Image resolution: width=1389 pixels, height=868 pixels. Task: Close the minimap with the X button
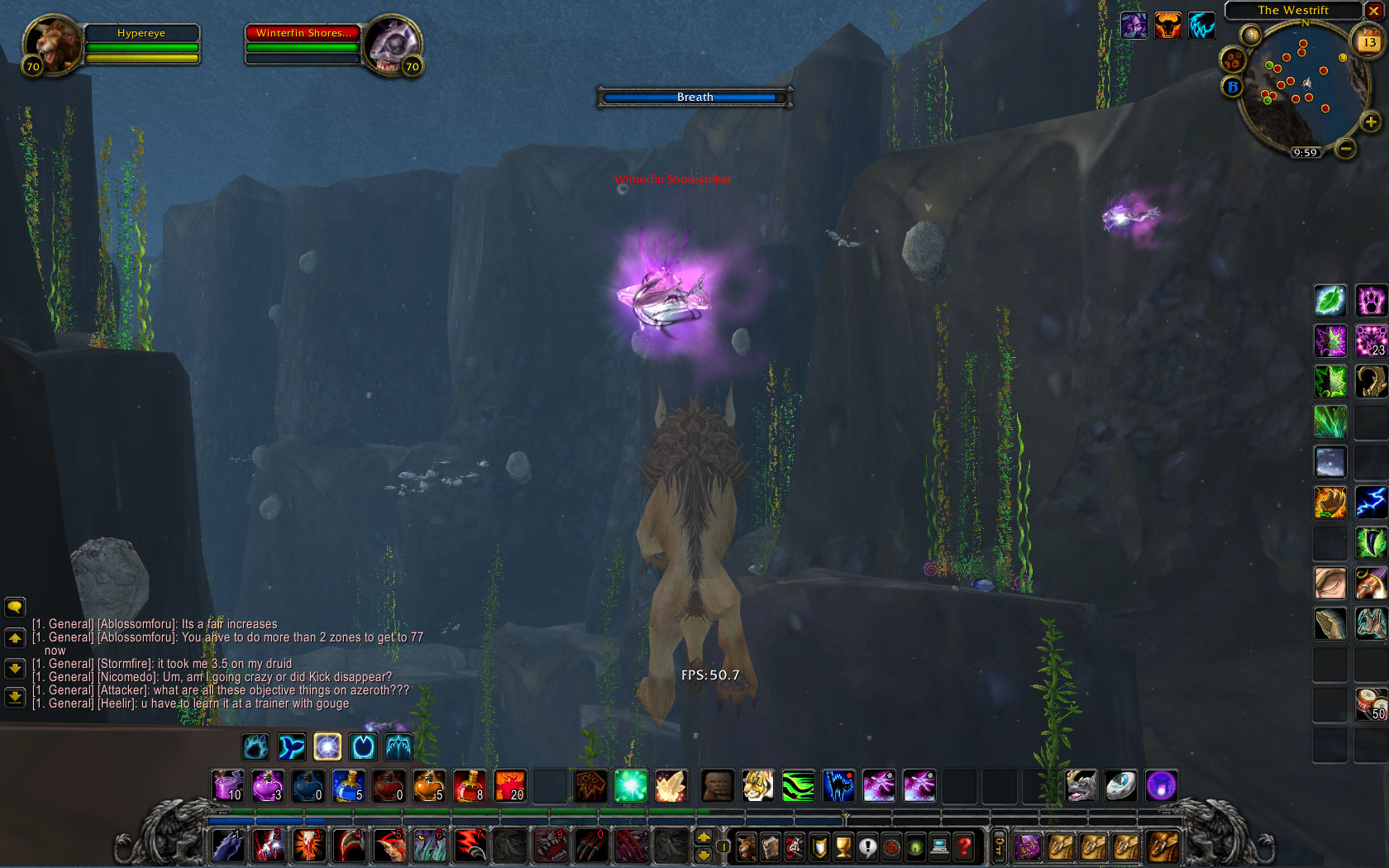[x=1373, y=11]
